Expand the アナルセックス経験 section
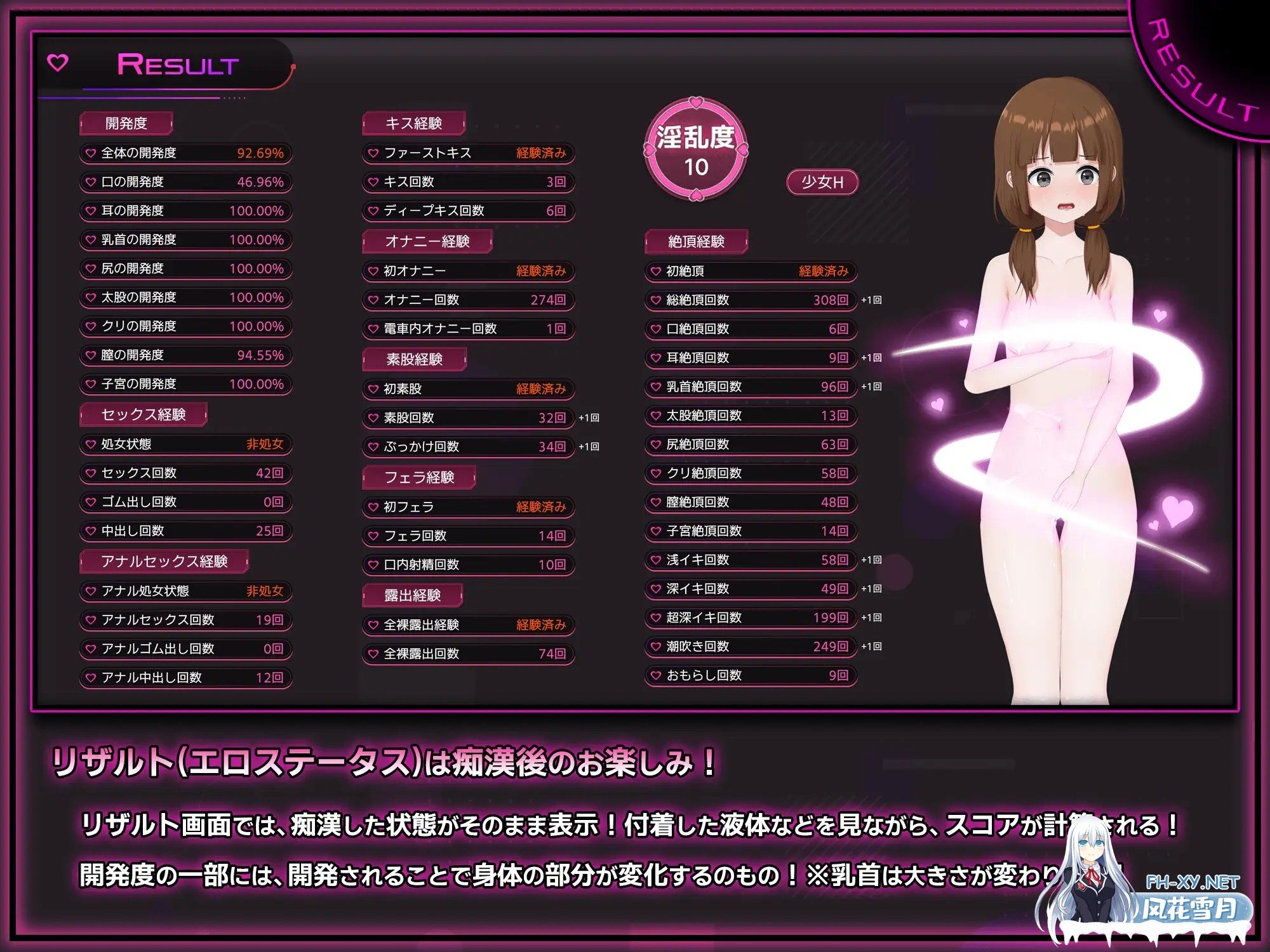Image resolution: width=1270 pixels, height=952 pixels. [163, 561]
